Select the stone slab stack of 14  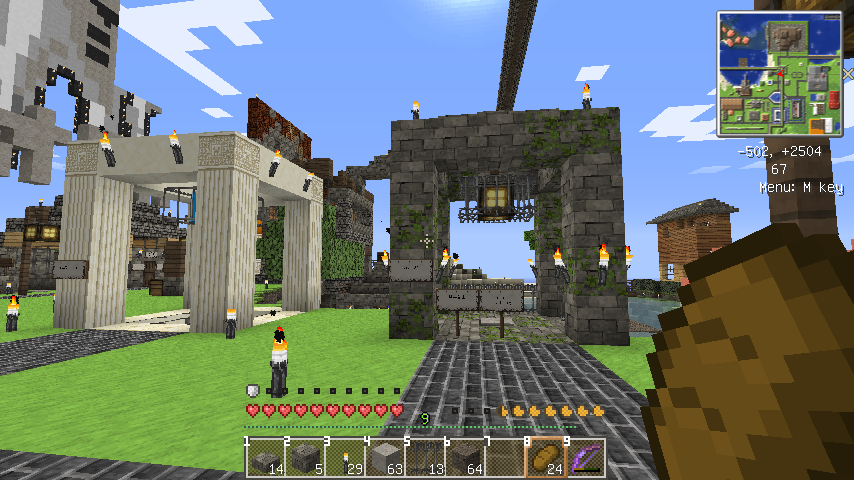tap(265, 457)
